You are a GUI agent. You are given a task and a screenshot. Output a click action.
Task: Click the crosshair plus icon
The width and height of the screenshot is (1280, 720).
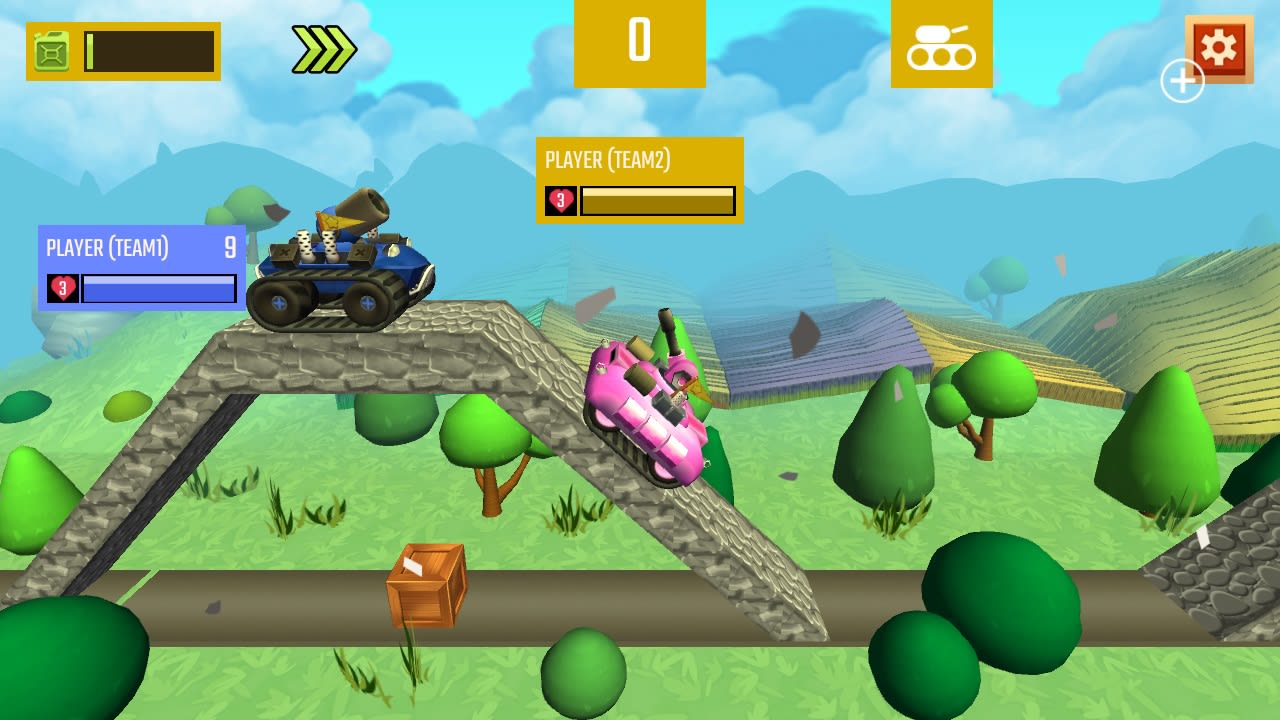1182,82
